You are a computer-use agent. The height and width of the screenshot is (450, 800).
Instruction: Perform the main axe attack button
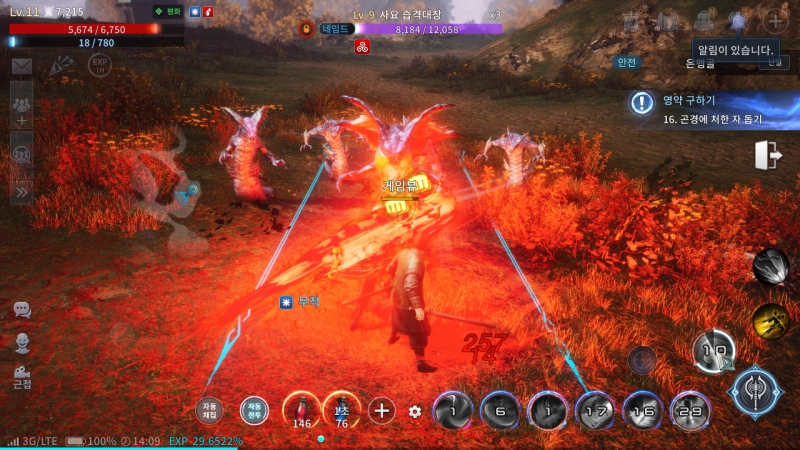pyautogui.click(x=755, y=393)
